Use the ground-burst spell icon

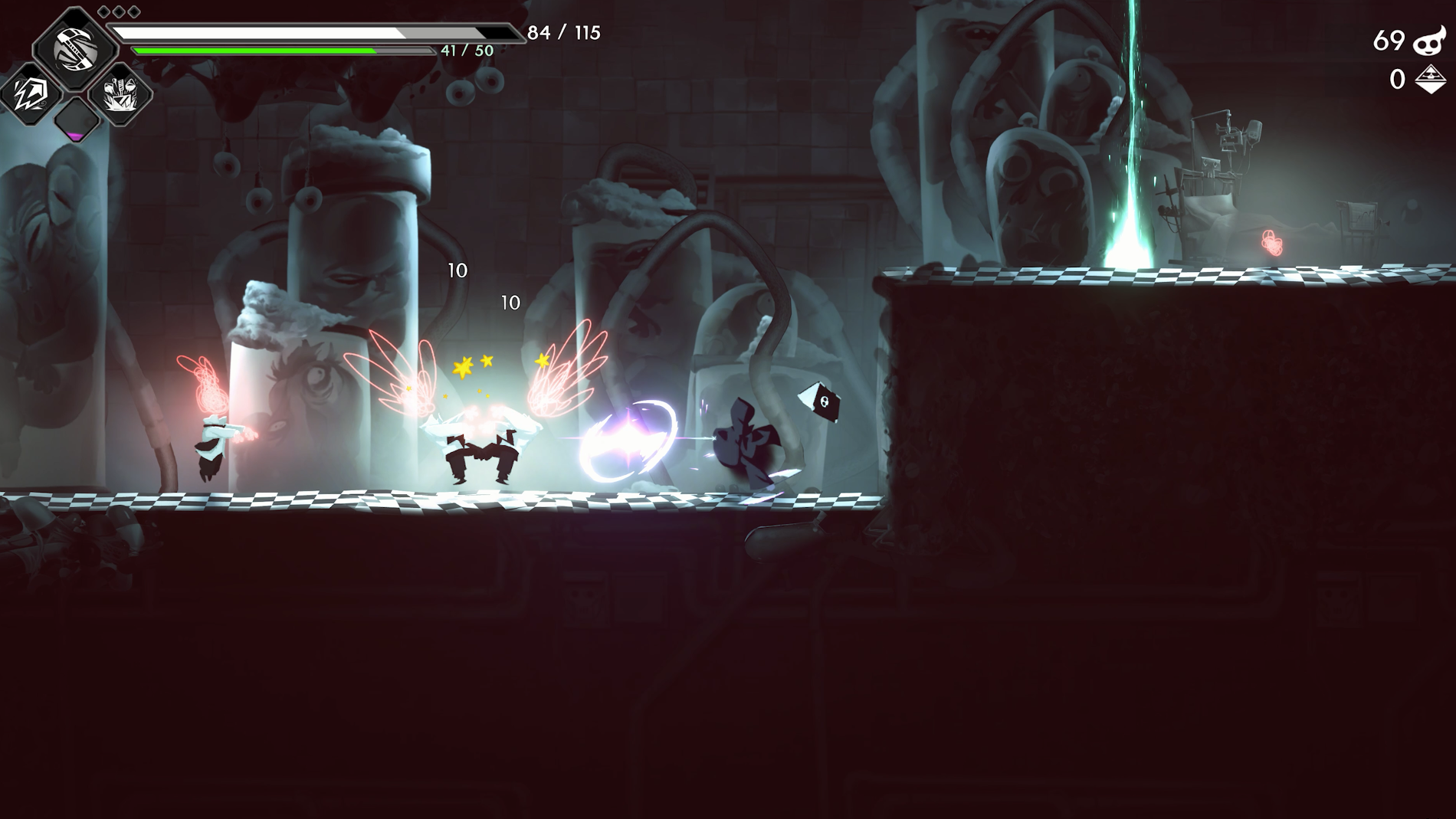(120, 94)
